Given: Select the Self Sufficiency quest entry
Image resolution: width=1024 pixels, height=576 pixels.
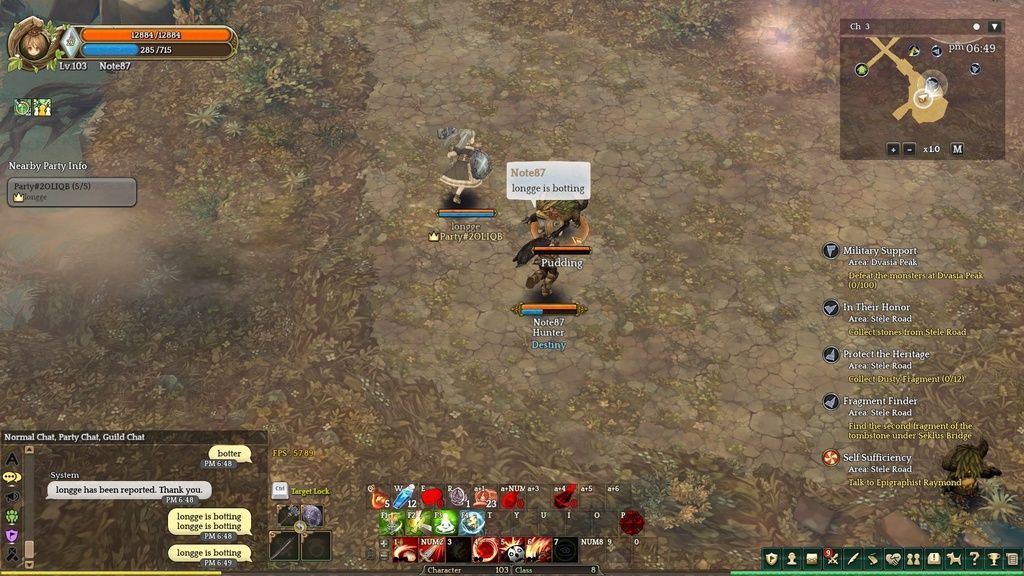Looking at the screenshot, I should point(876,458).
